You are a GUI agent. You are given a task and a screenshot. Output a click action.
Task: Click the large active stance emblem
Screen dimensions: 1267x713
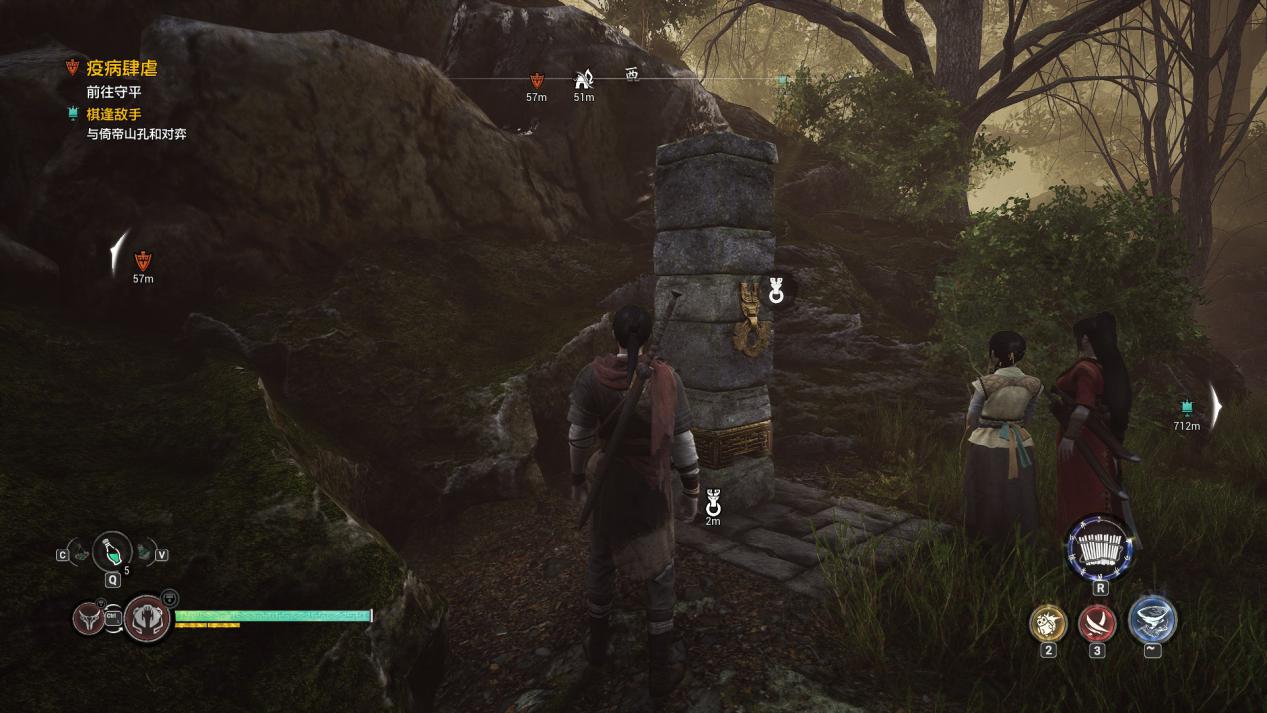(x=148, y=618)
